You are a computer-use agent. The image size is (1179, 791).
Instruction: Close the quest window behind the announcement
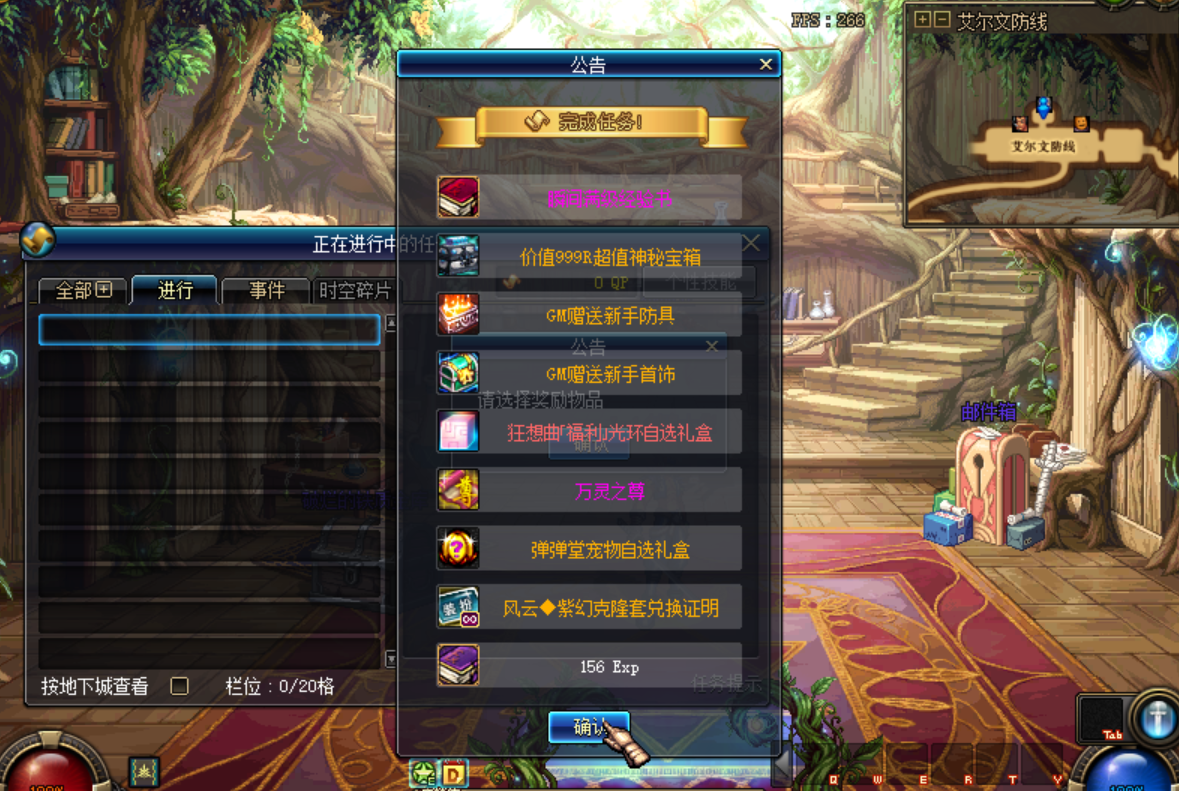[x=750, y=243]
